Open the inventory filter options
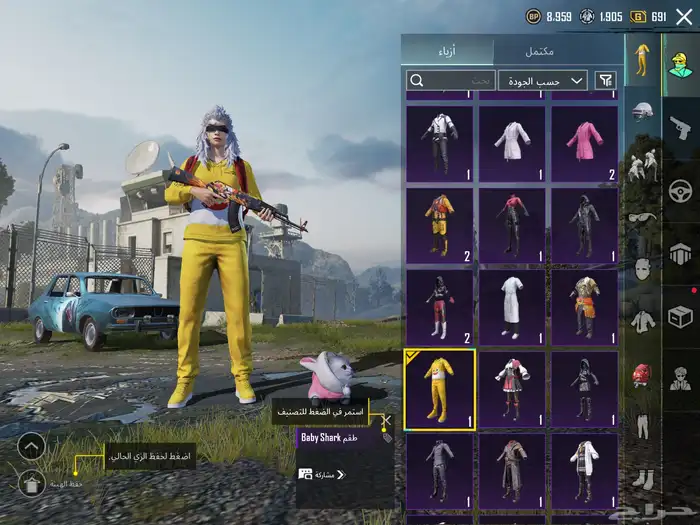The width and height of the screenshot is (700, 525). pos(605,80)
